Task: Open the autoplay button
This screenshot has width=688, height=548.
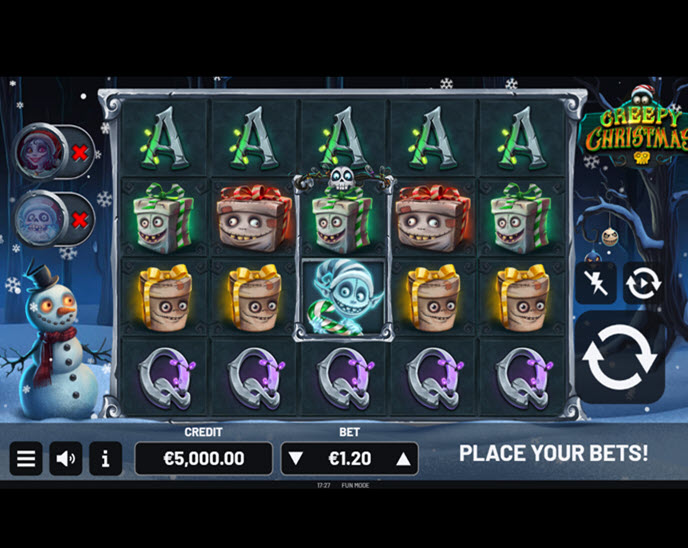Action: (x=642, y=283)
